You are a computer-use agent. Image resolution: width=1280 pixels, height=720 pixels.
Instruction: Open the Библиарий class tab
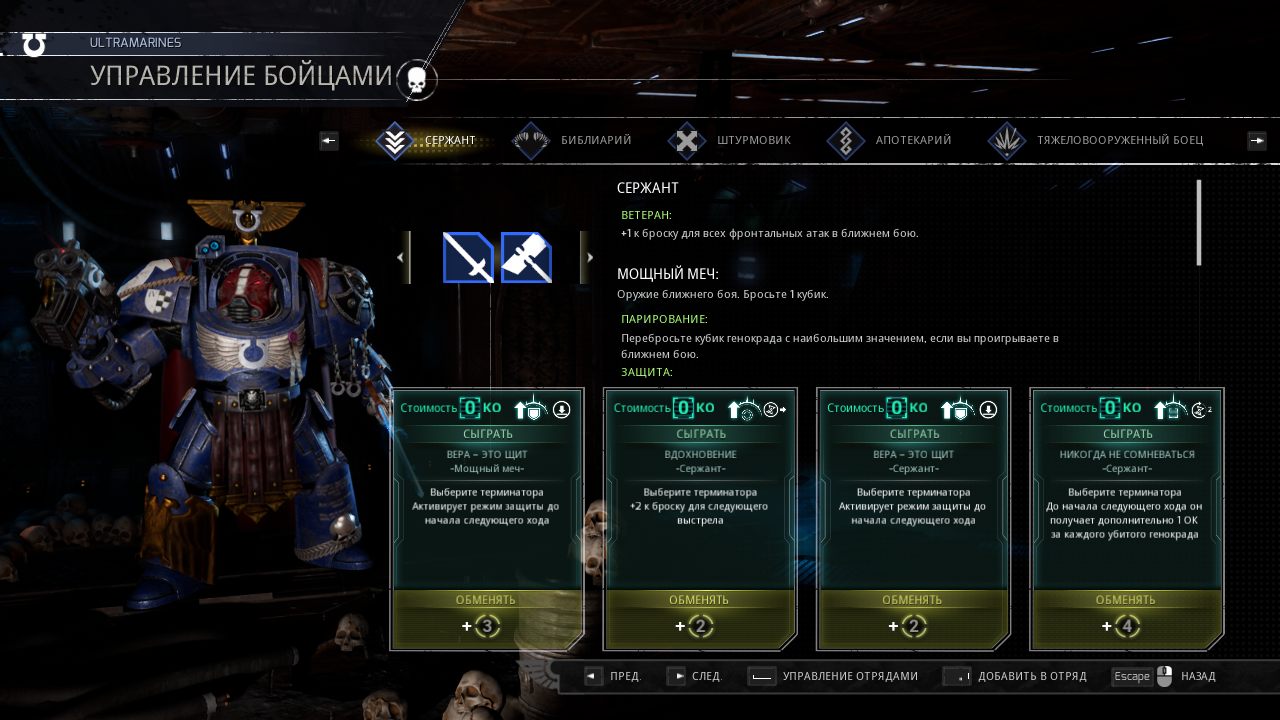pos(573,141)
